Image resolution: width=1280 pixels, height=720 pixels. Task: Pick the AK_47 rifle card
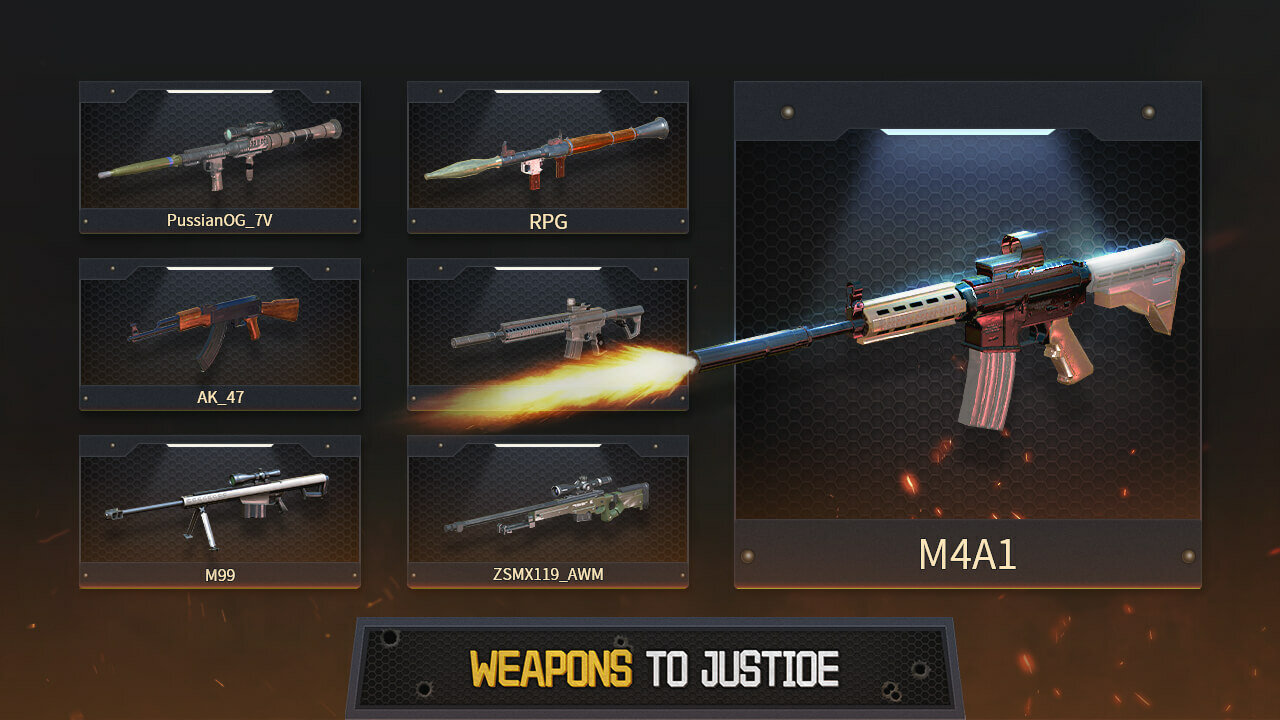coord(220,334)
